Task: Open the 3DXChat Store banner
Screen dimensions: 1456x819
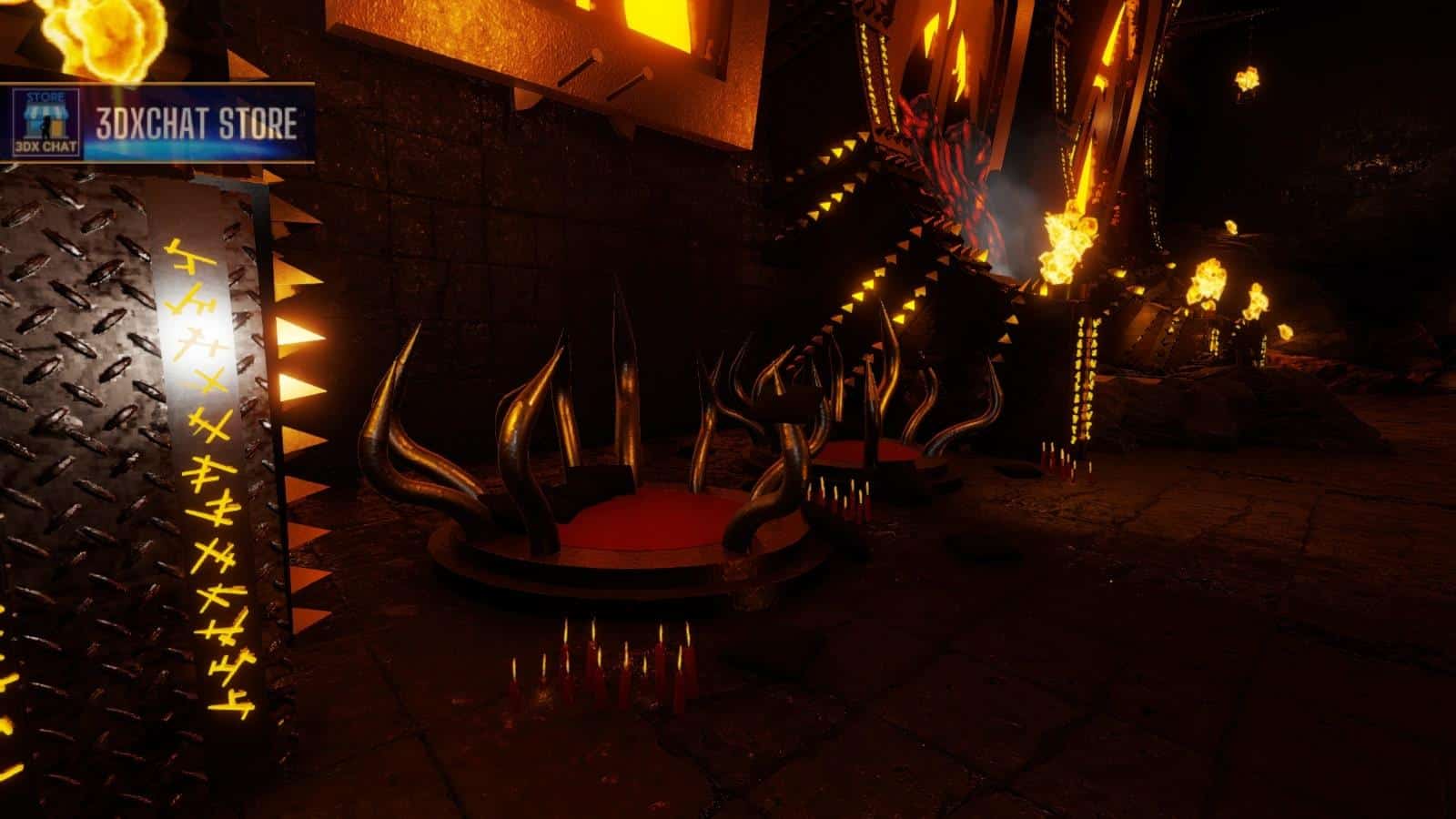Action: 196,124
